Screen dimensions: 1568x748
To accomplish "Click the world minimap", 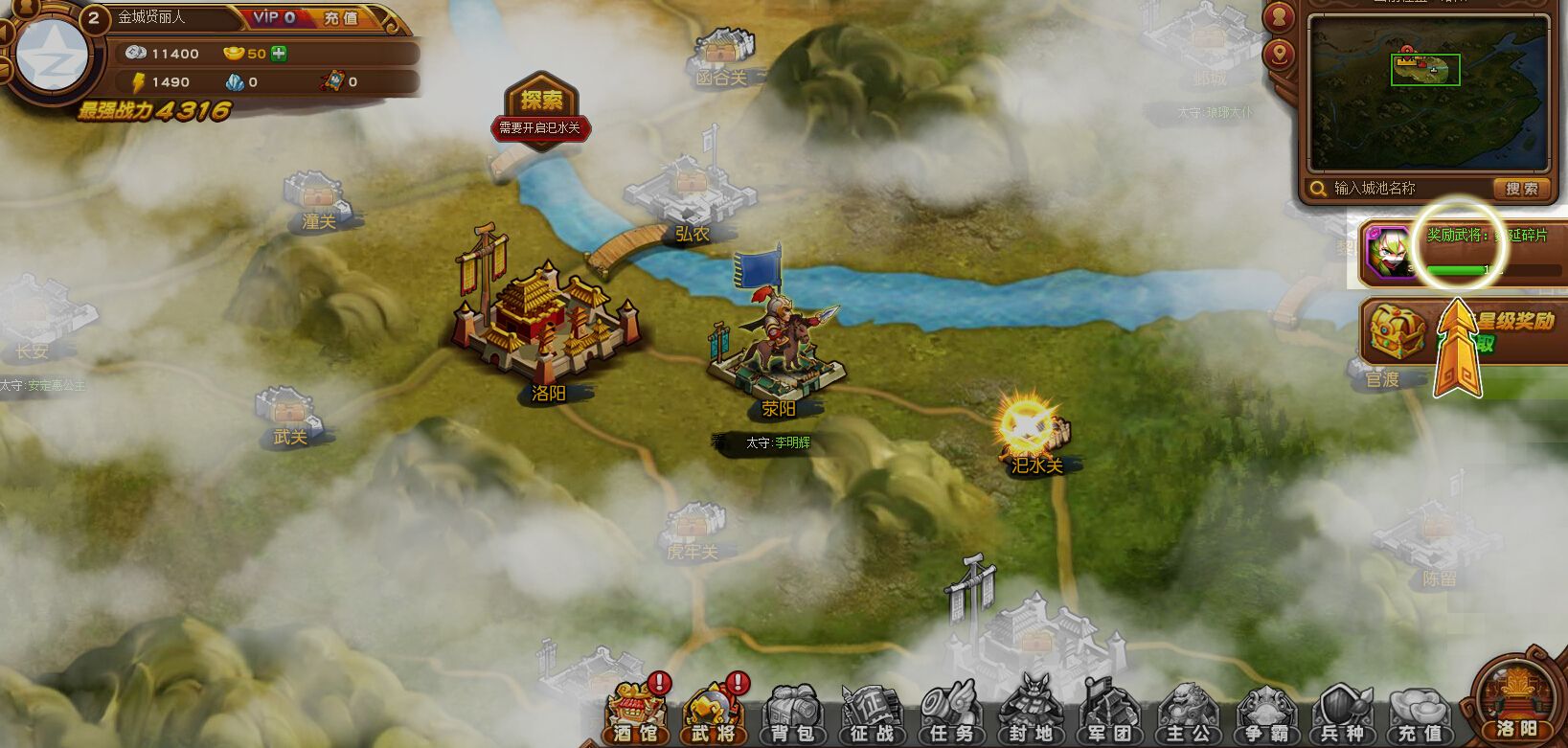I will 1427,93.
